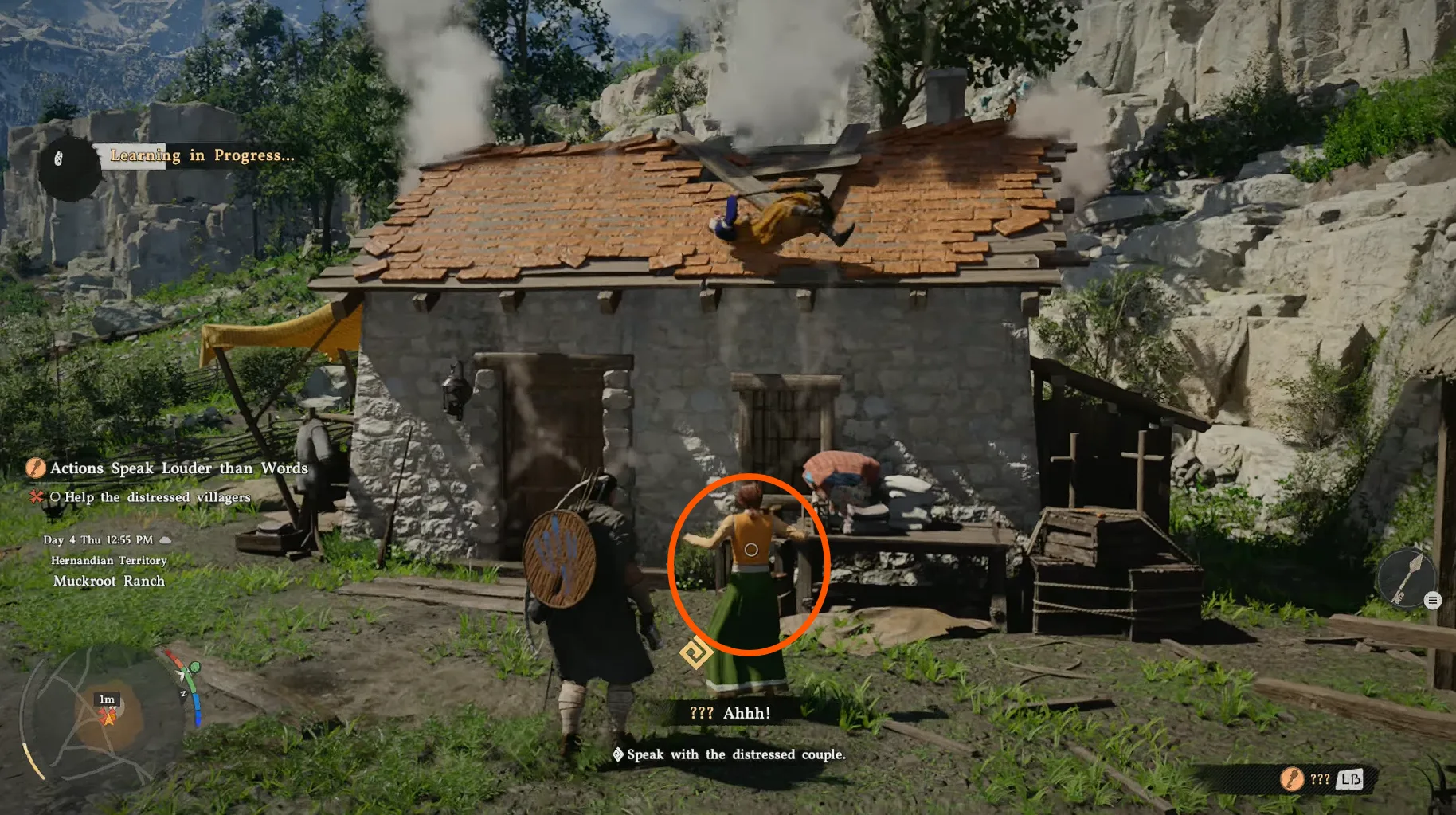This screenshot has width=1456, height=815.
Task: Open the Actions Speak Louder than Words quest
Action: (x=178, y=468)
